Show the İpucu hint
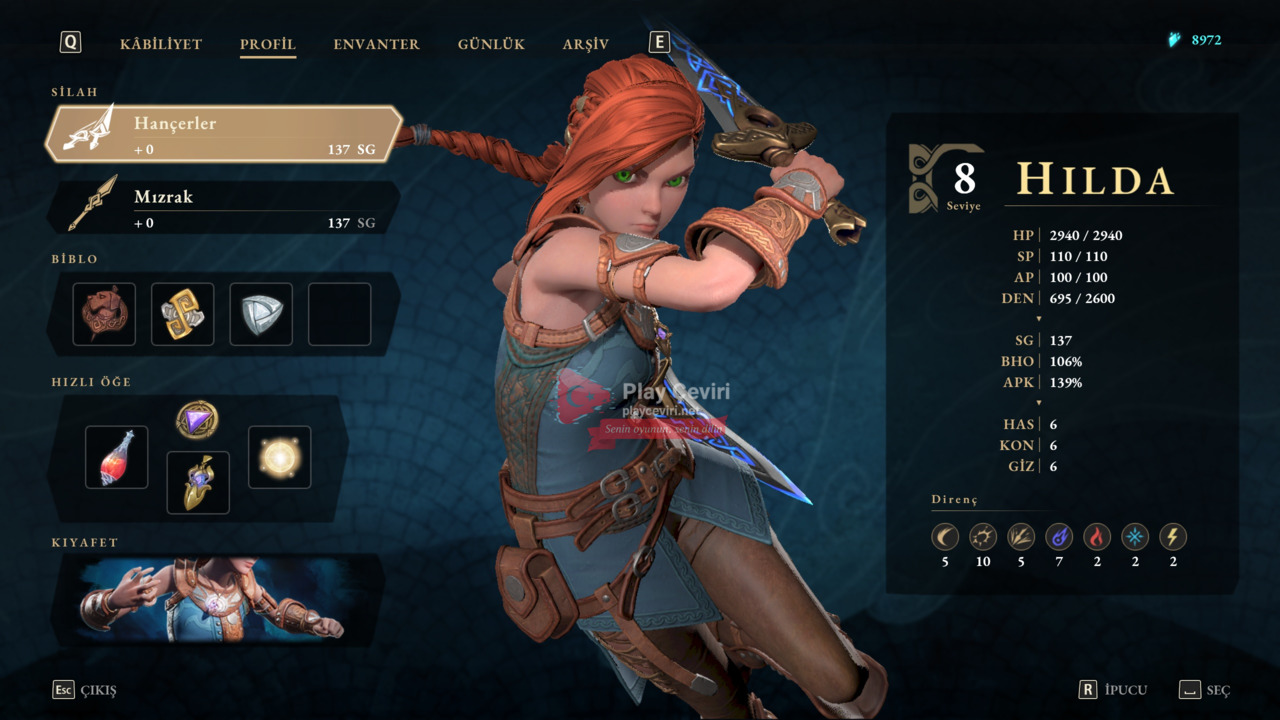The width and height of the screenshot is (1280, 720). (x=1112, y=690)
